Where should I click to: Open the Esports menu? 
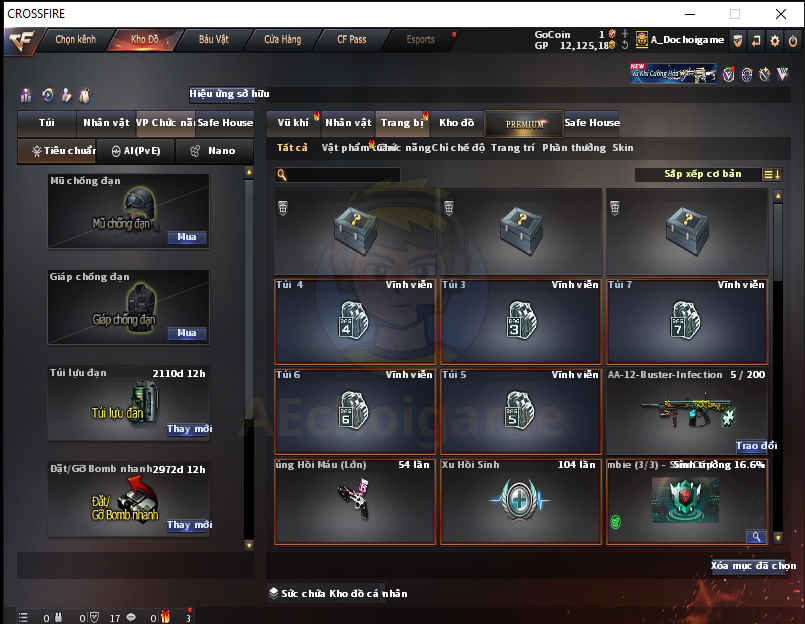tap(421, 40)
